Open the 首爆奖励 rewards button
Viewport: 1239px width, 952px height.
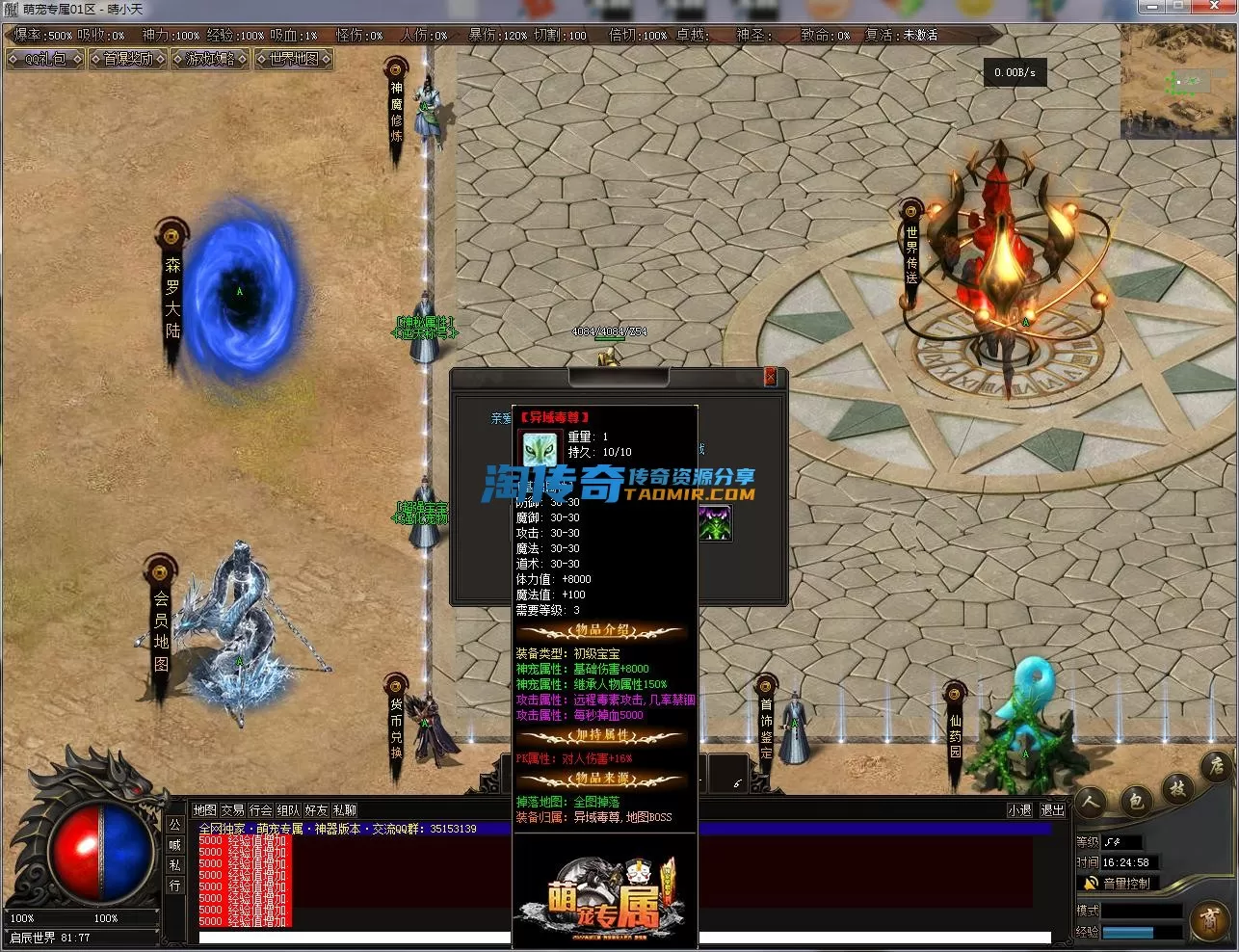pos(128,59)
